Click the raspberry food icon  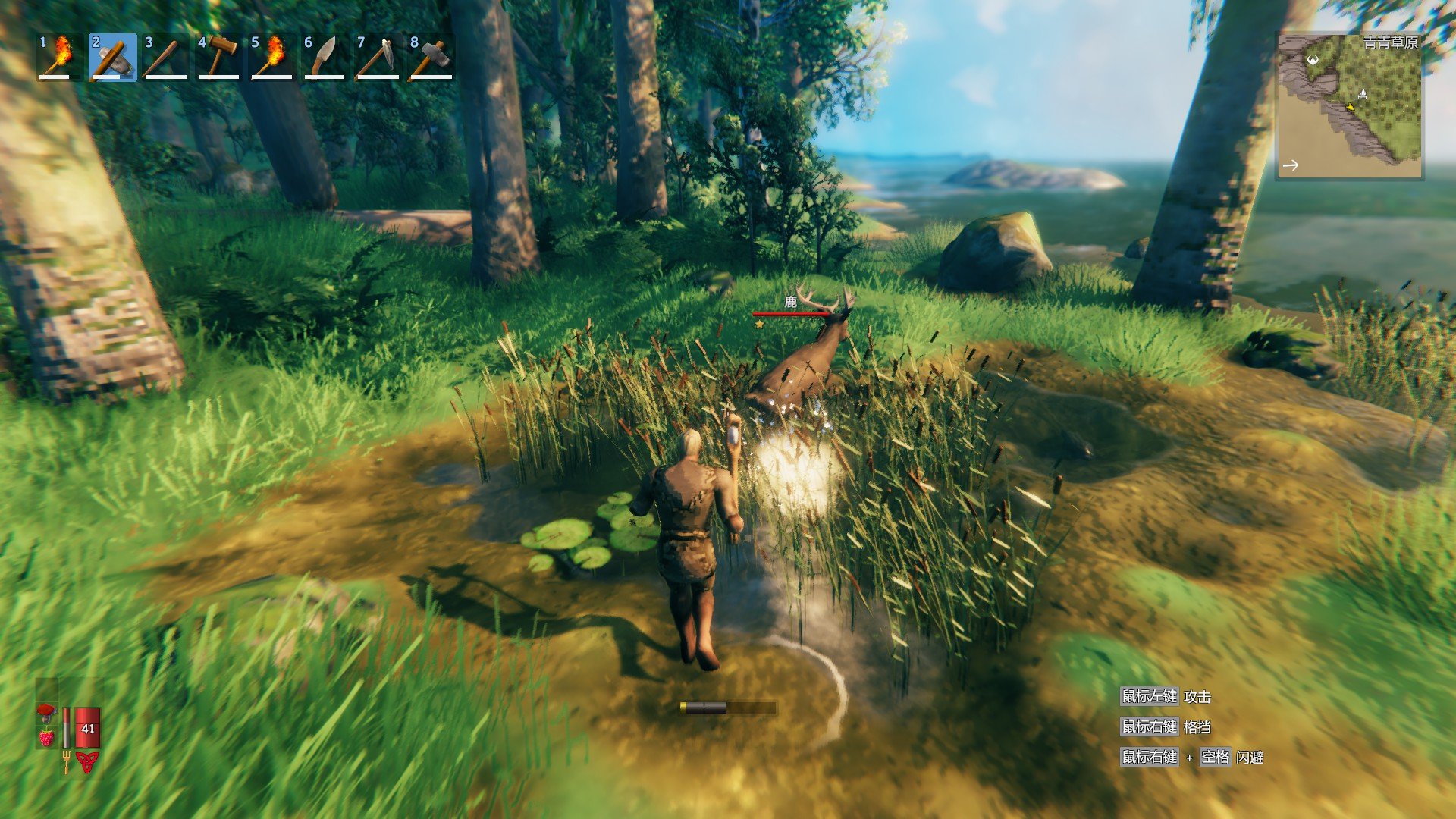47,736
